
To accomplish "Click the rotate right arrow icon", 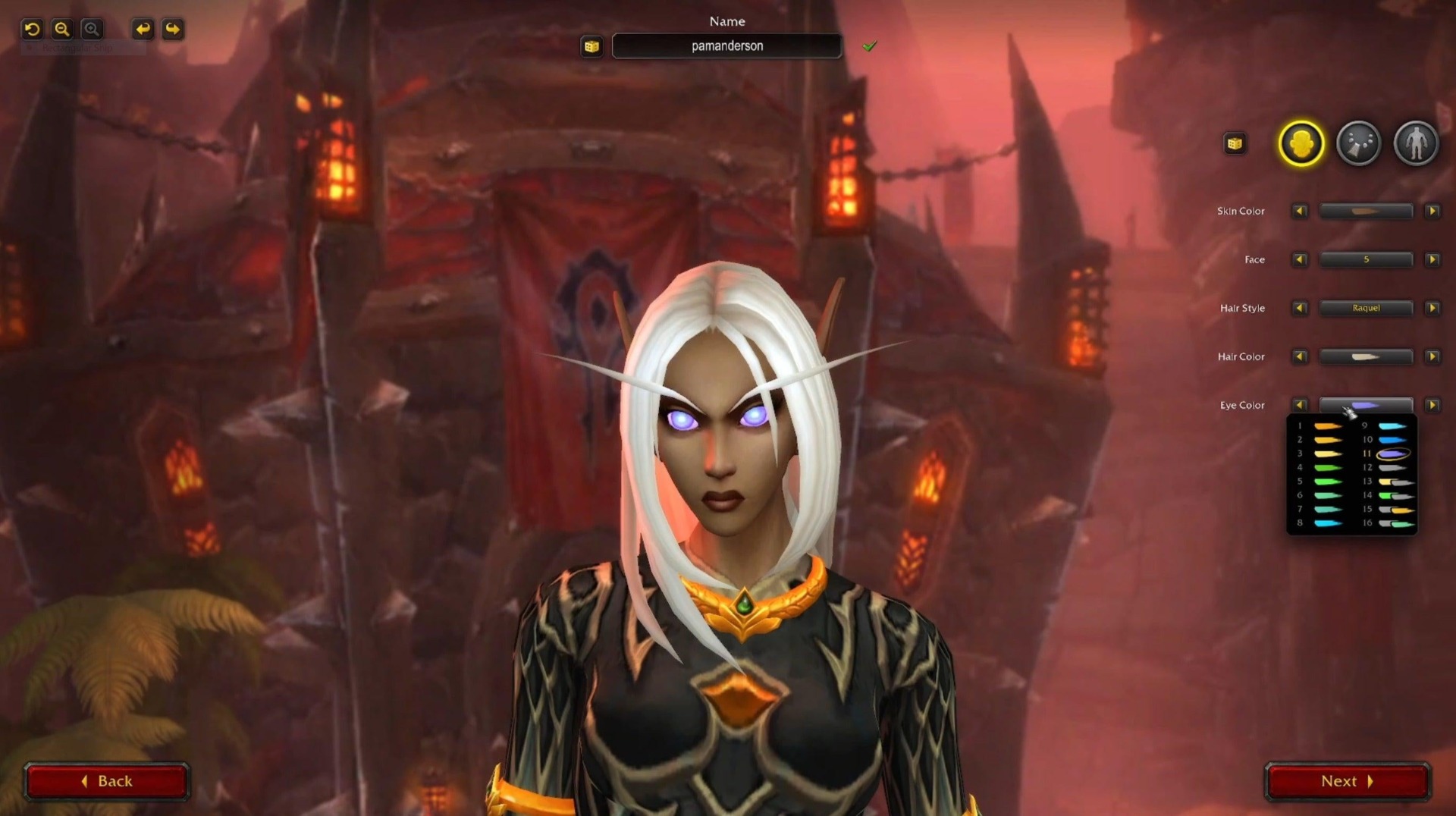I will [173, 29].
